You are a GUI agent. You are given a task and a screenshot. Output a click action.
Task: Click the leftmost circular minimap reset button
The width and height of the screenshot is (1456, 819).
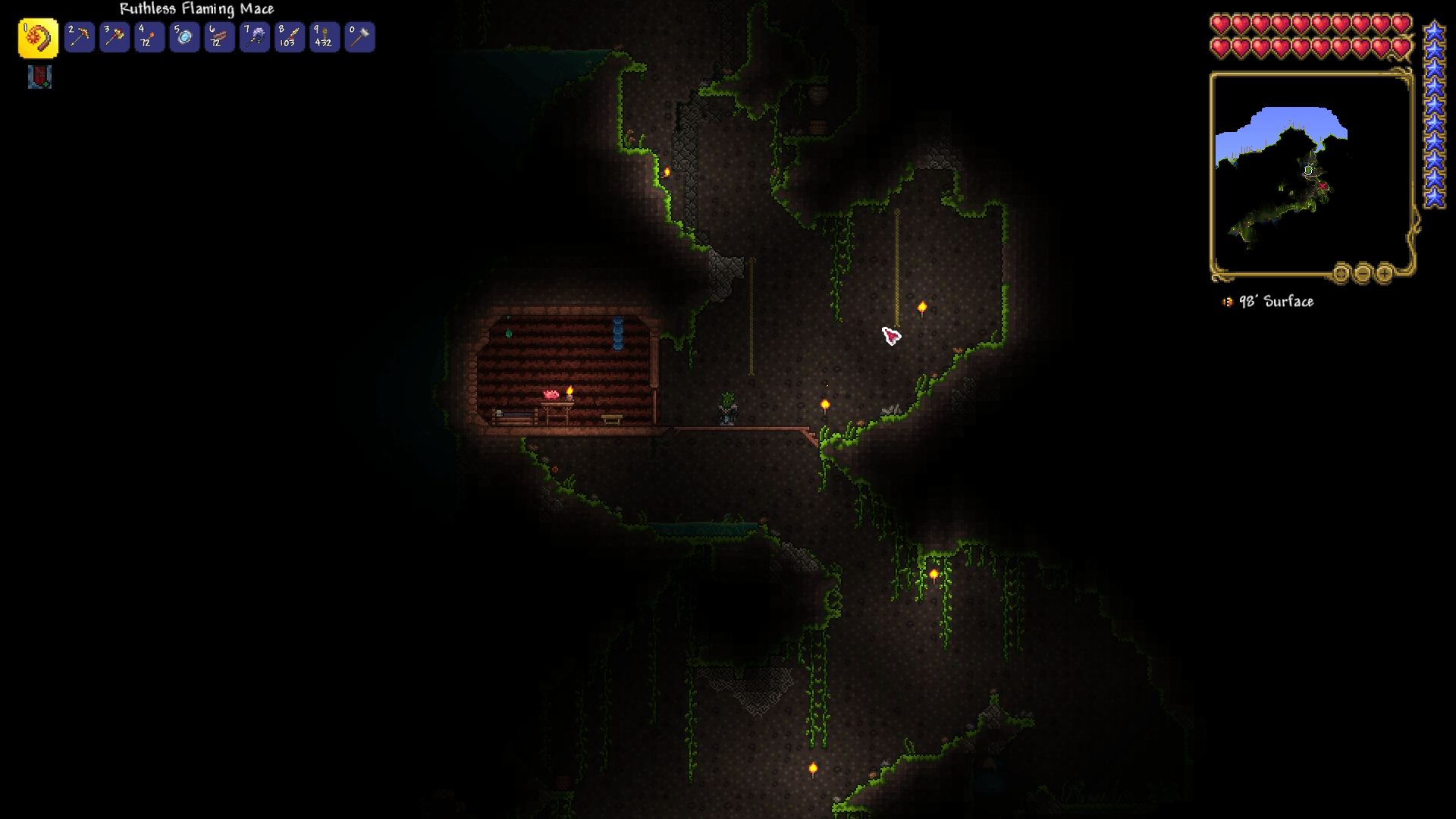[x=1342, y=274]
